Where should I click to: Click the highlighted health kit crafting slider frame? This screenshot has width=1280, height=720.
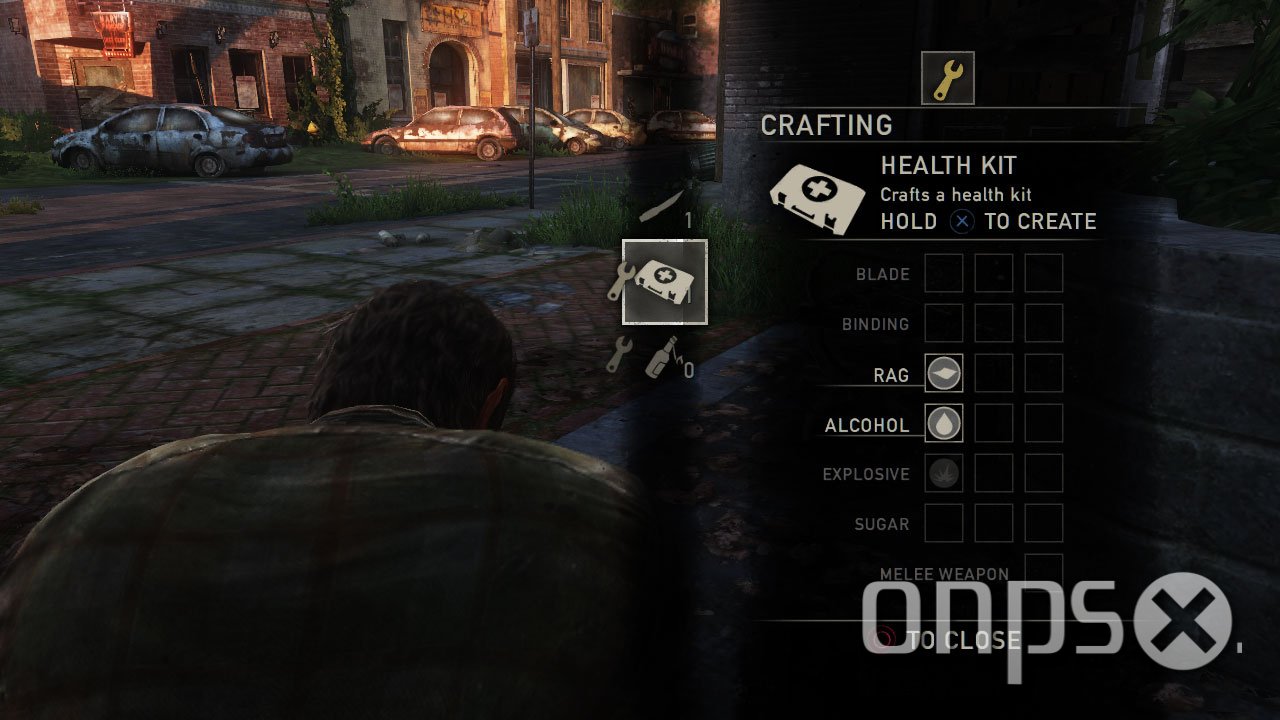tap(665, 280)
